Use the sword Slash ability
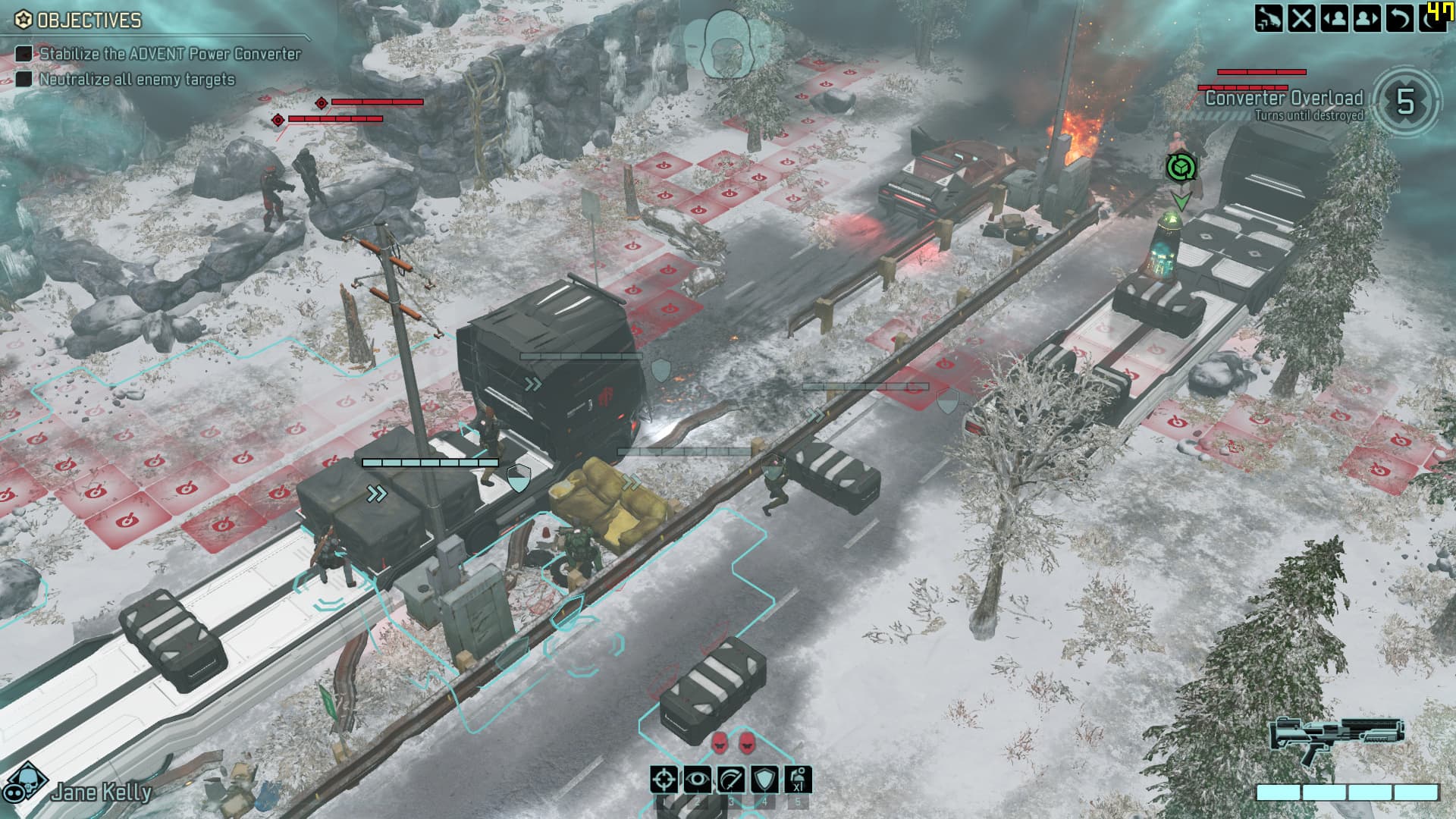The image size is (1456, 819). coord(731,780)
